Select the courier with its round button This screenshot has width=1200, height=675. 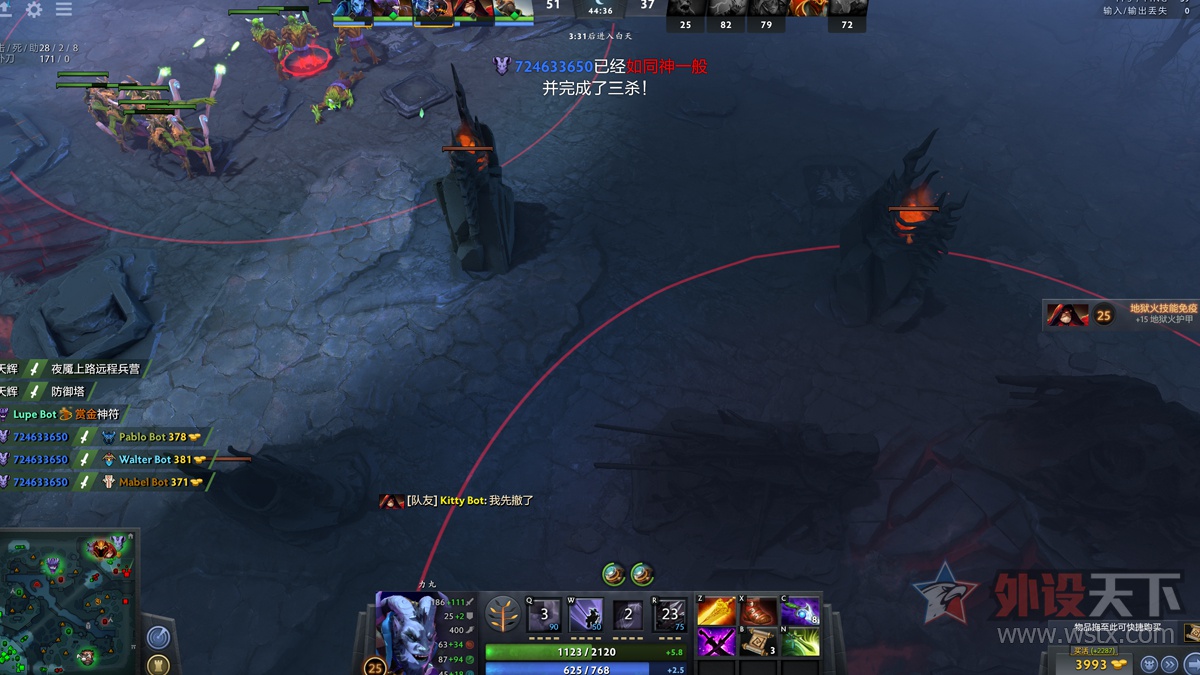point(1150,664)
